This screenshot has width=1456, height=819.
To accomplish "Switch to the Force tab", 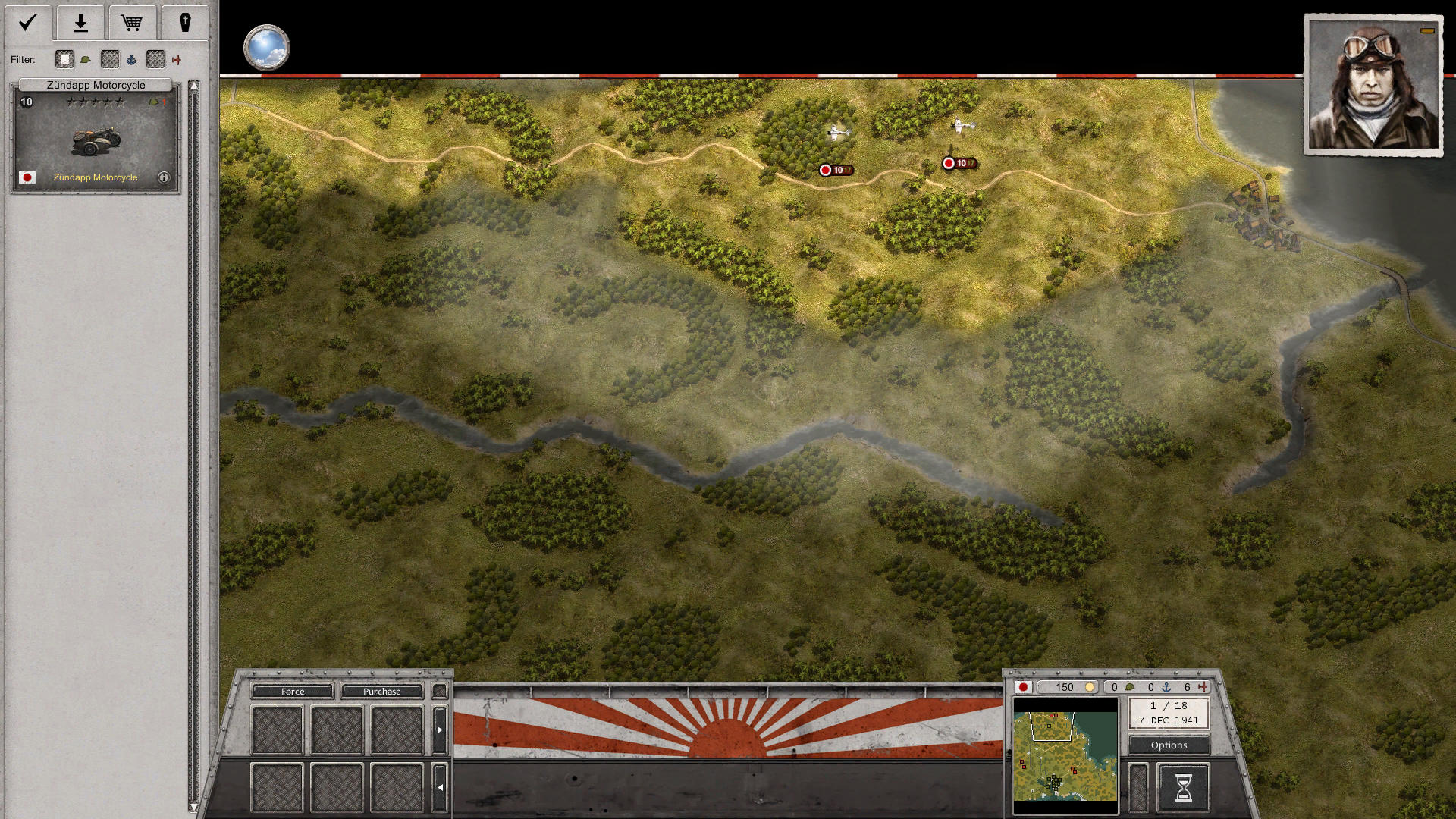I will pyautogui.click(x=292, y=692).
